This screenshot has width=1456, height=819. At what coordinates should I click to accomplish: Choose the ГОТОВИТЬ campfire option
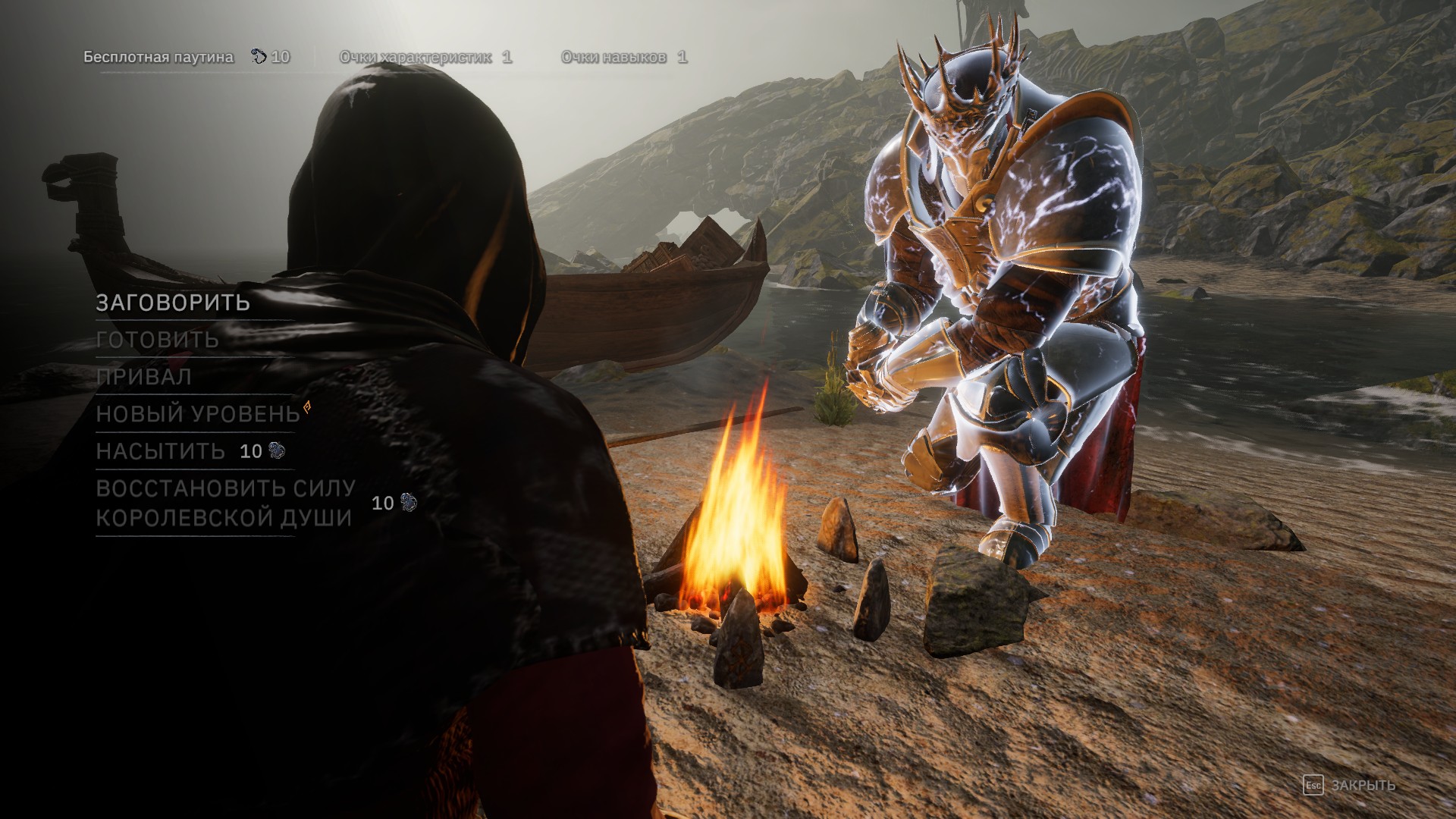pos(158,340)
